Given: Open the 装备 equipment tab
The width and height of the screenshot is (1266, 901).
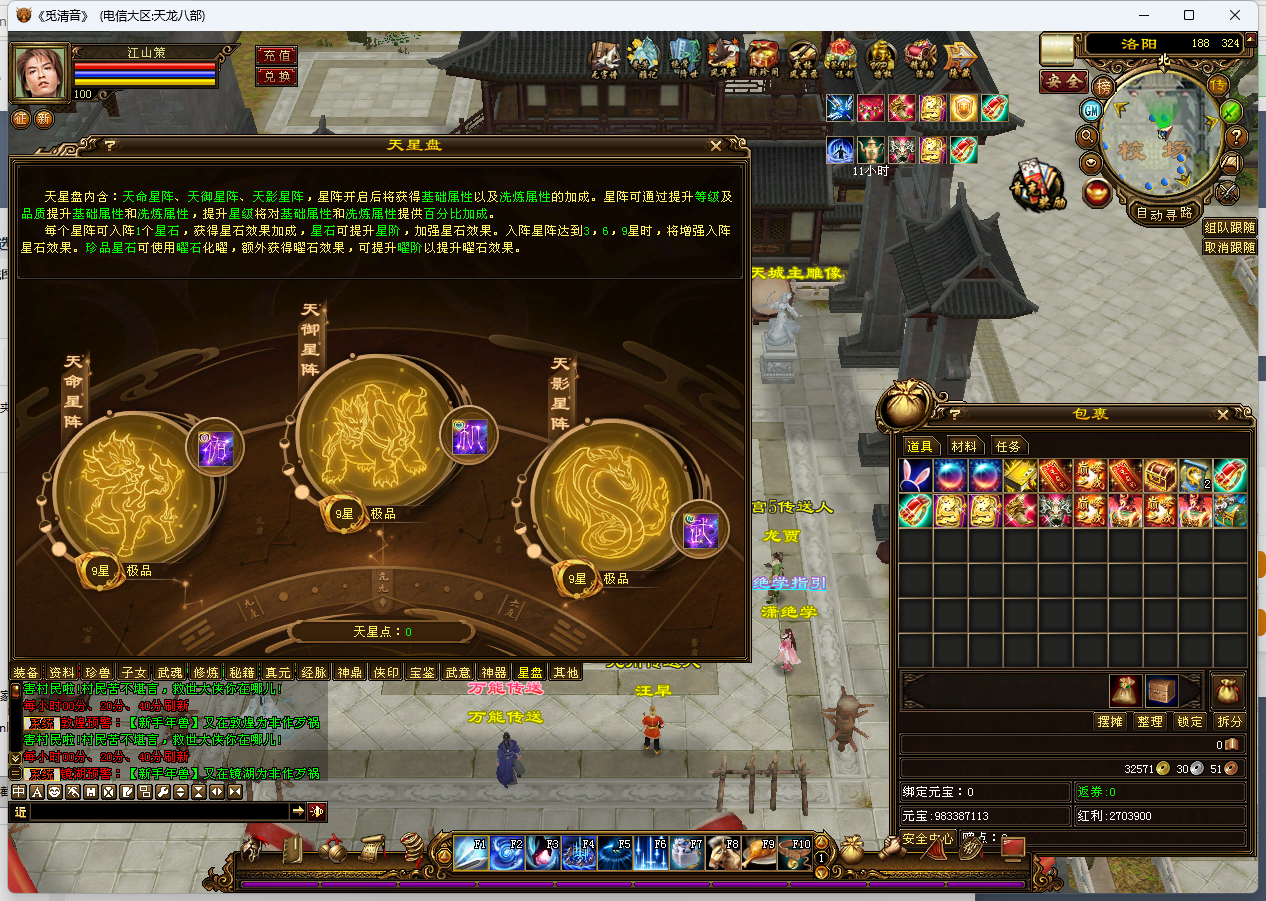Looking at the screenshot, I should point(27,673).
